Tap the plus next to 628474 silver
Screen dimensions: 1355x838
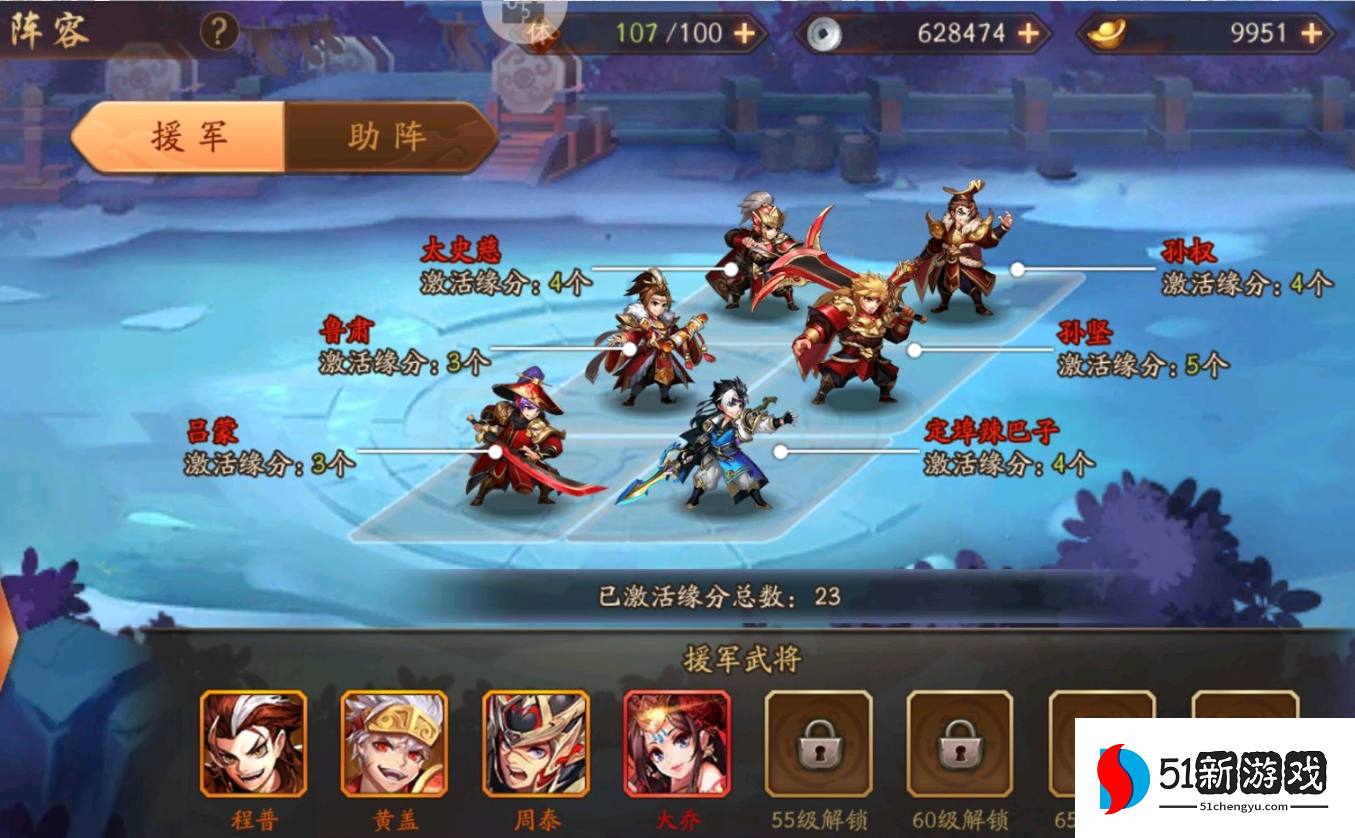[x=1026, y=33]
